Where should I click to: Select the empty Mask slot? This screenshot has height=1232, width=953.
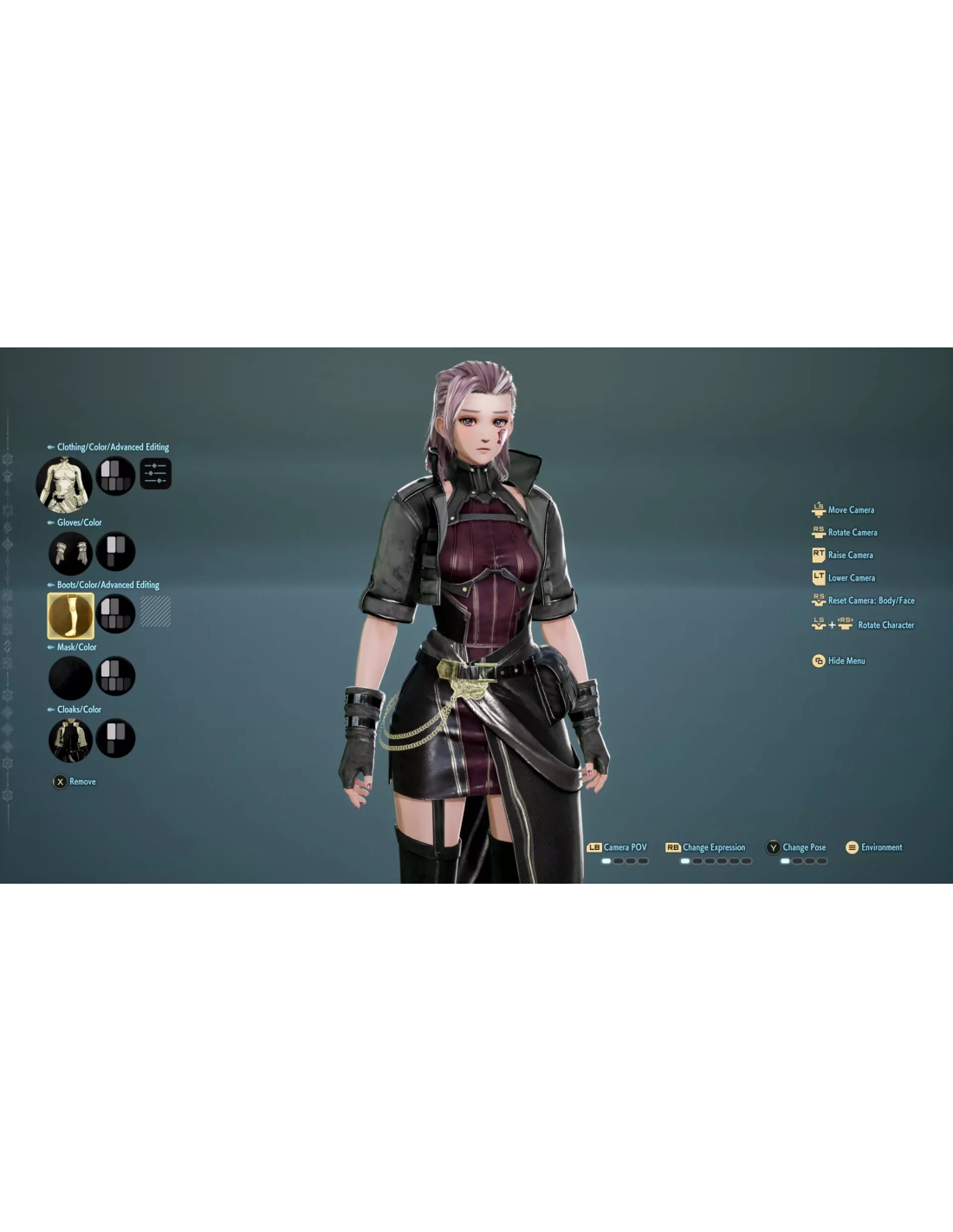pos(70,678)
